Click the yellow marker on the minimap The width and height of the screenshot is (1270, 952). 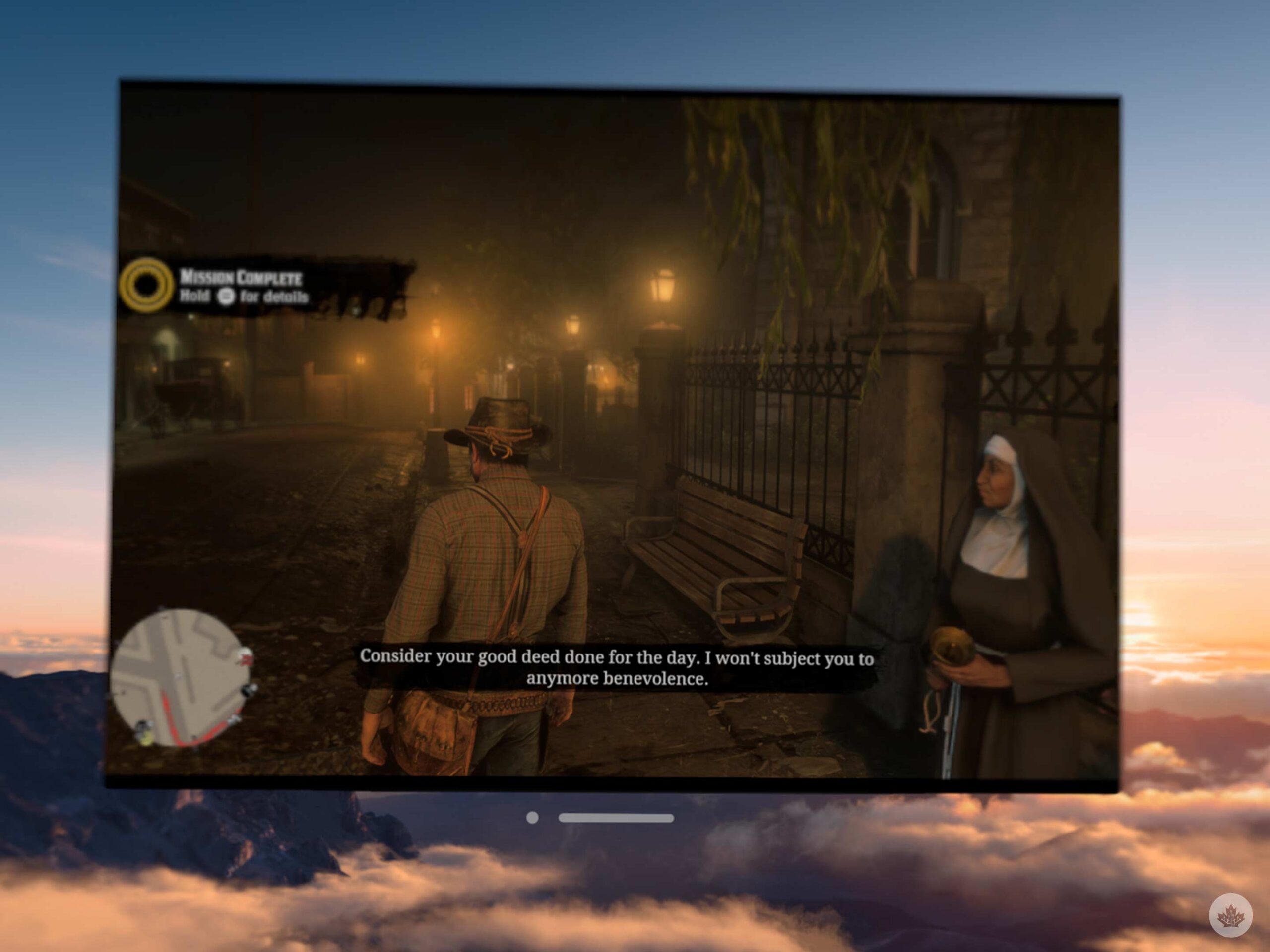pyautogui.click(x=146, y=740)
